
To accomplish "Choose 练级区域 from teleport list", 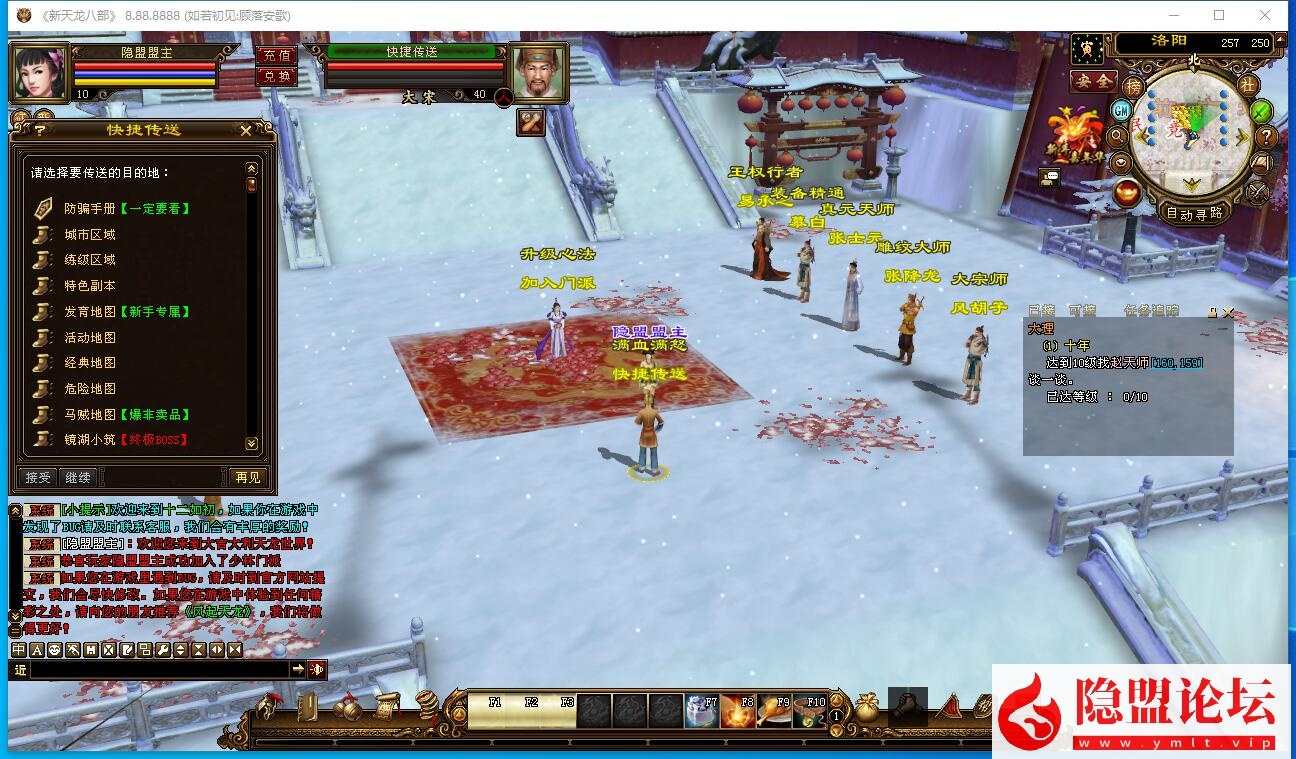I will point(90,260).
